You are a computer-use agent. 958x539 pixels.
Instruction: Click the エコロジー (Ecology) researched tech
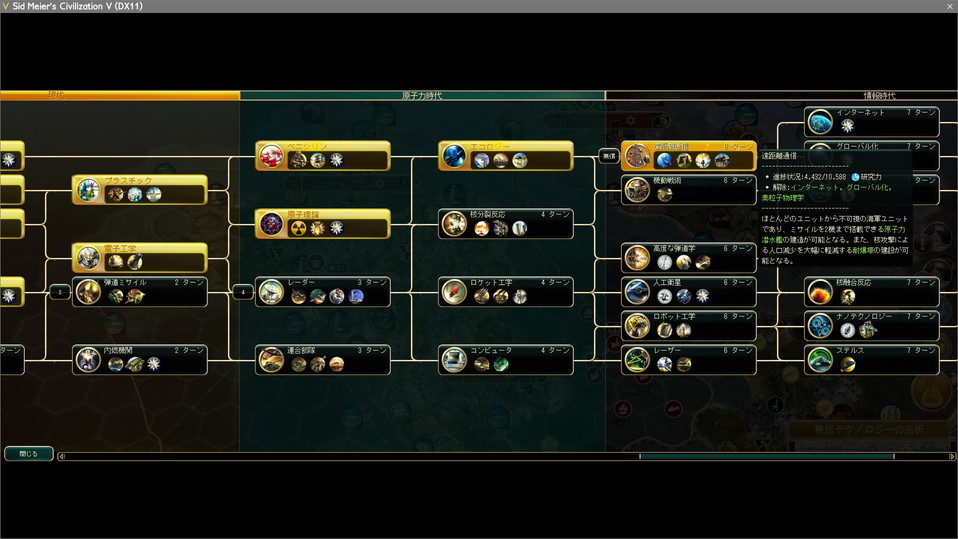(506, 155)
